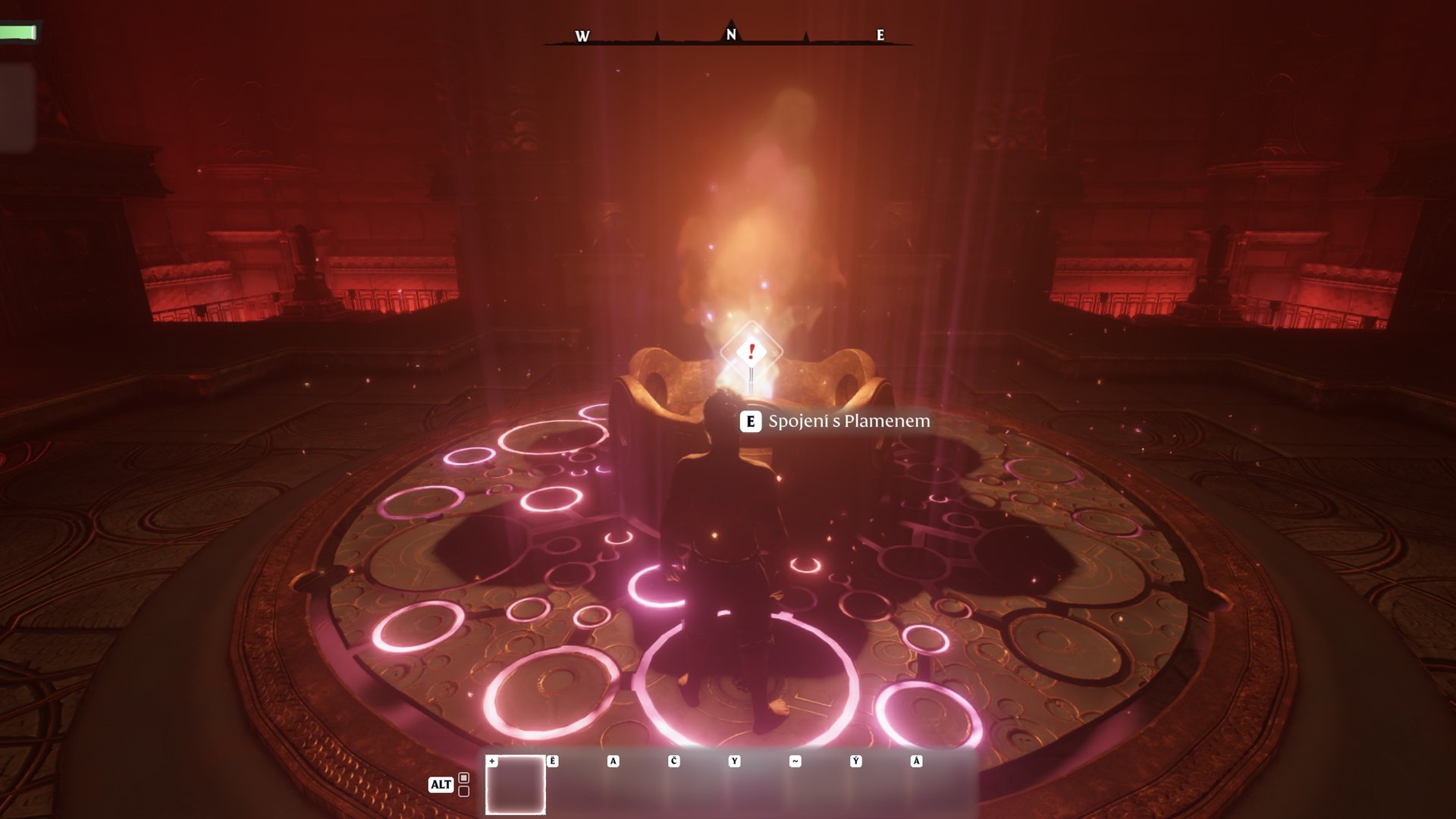Select the lower empty square beside ALT
This screenshot has height=819, width=1456.
tap(463, 790)
